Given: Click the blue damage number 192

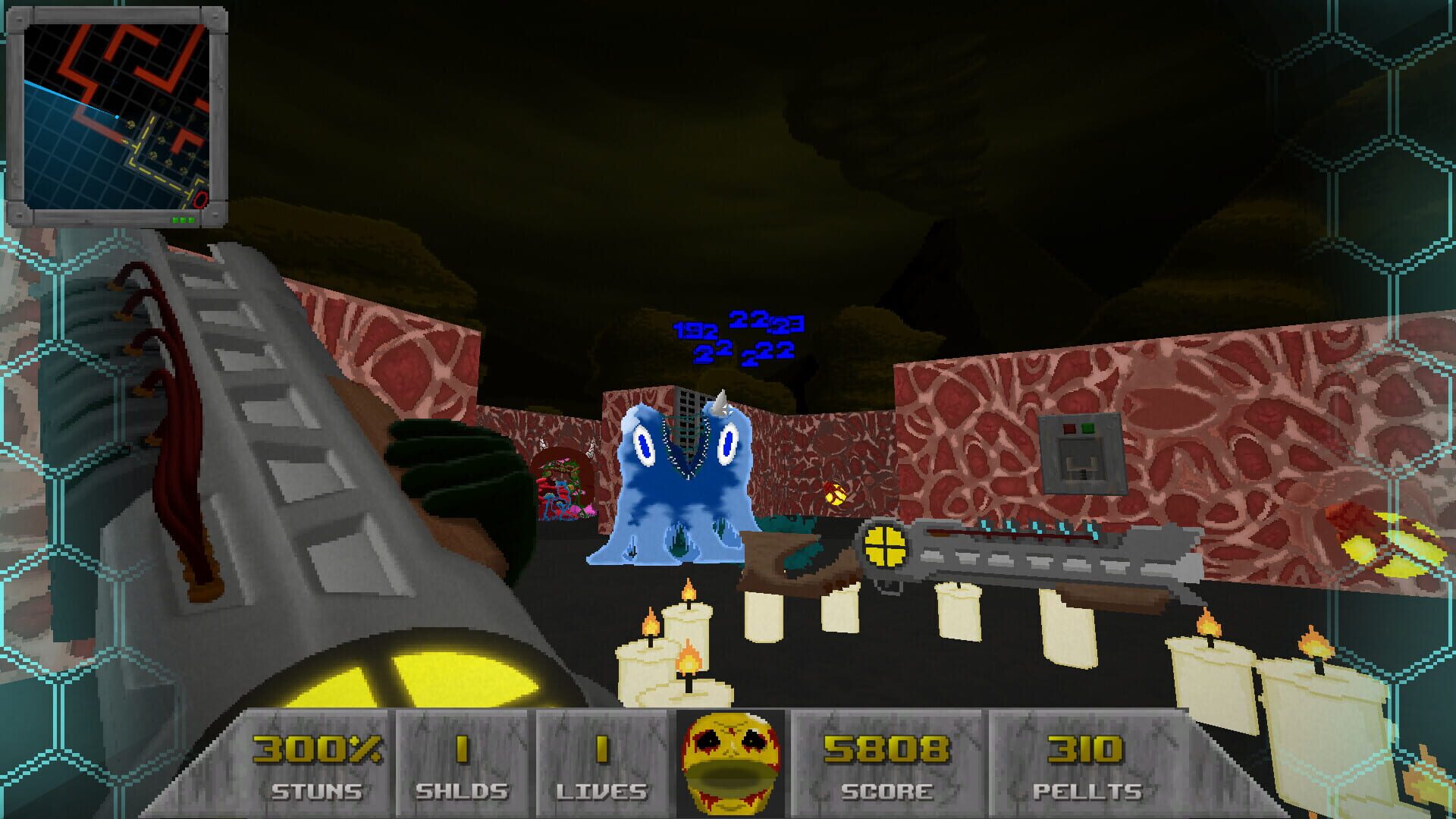Looking at the screenshot, I should [694, 331].
